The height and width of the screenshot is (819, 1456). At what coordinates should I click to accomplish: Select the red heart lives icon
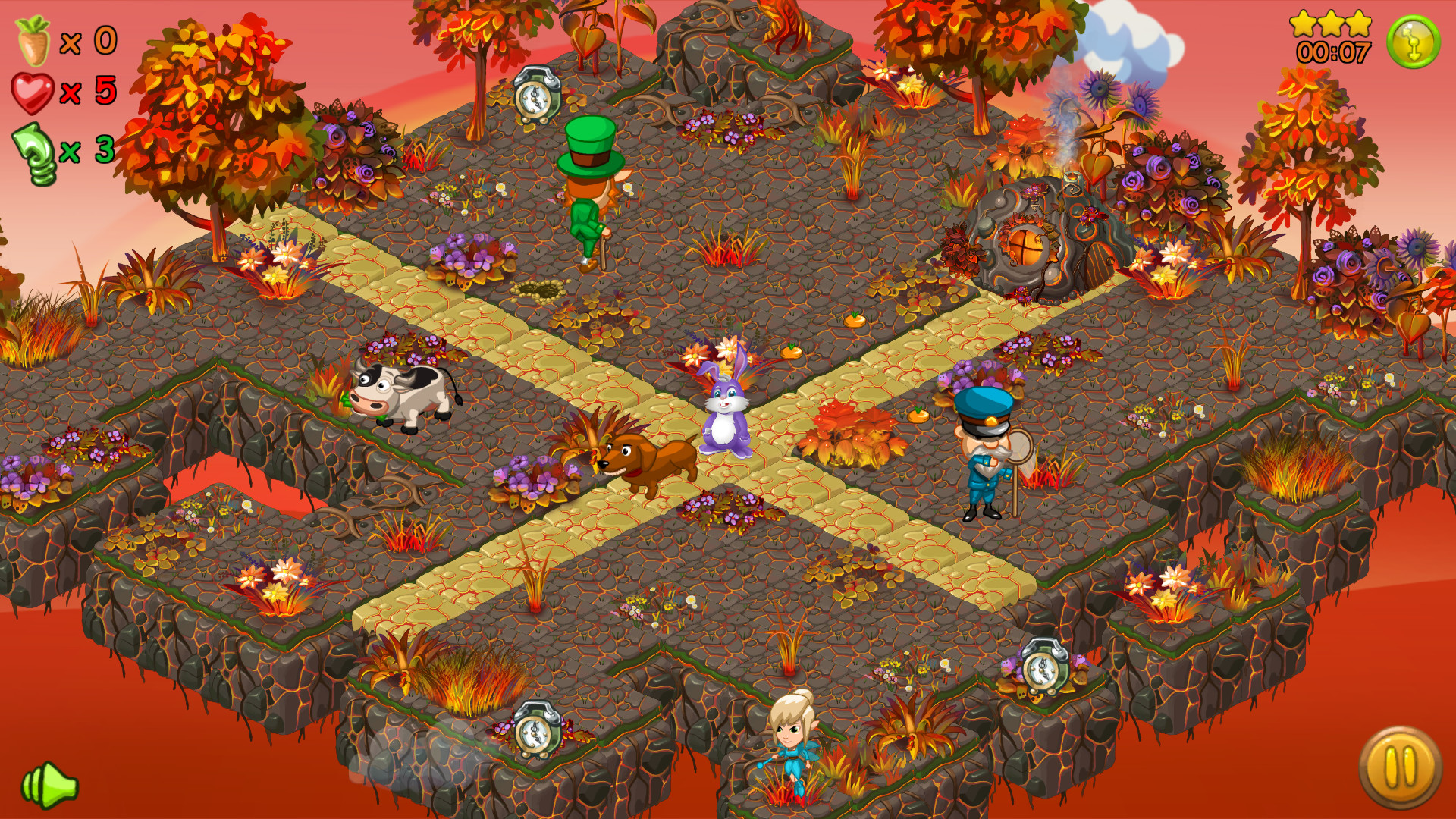coord(34,93)
